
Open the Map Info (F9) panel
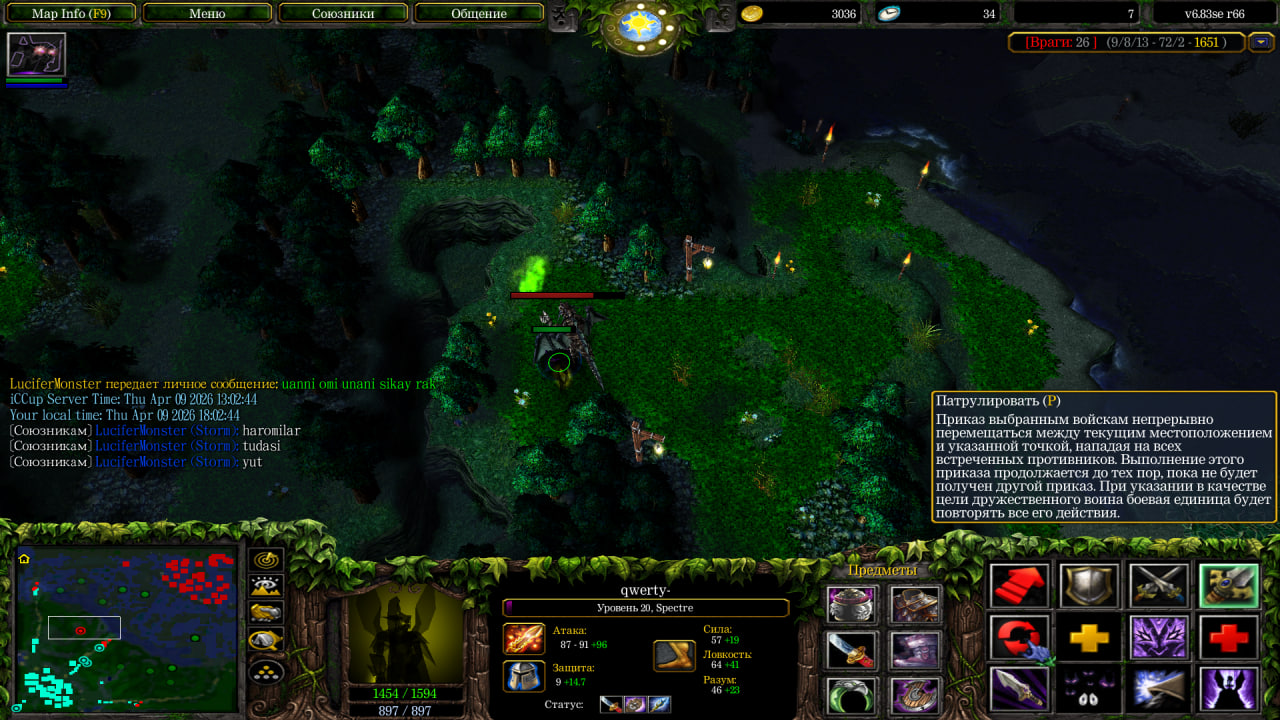click(70, 13)
